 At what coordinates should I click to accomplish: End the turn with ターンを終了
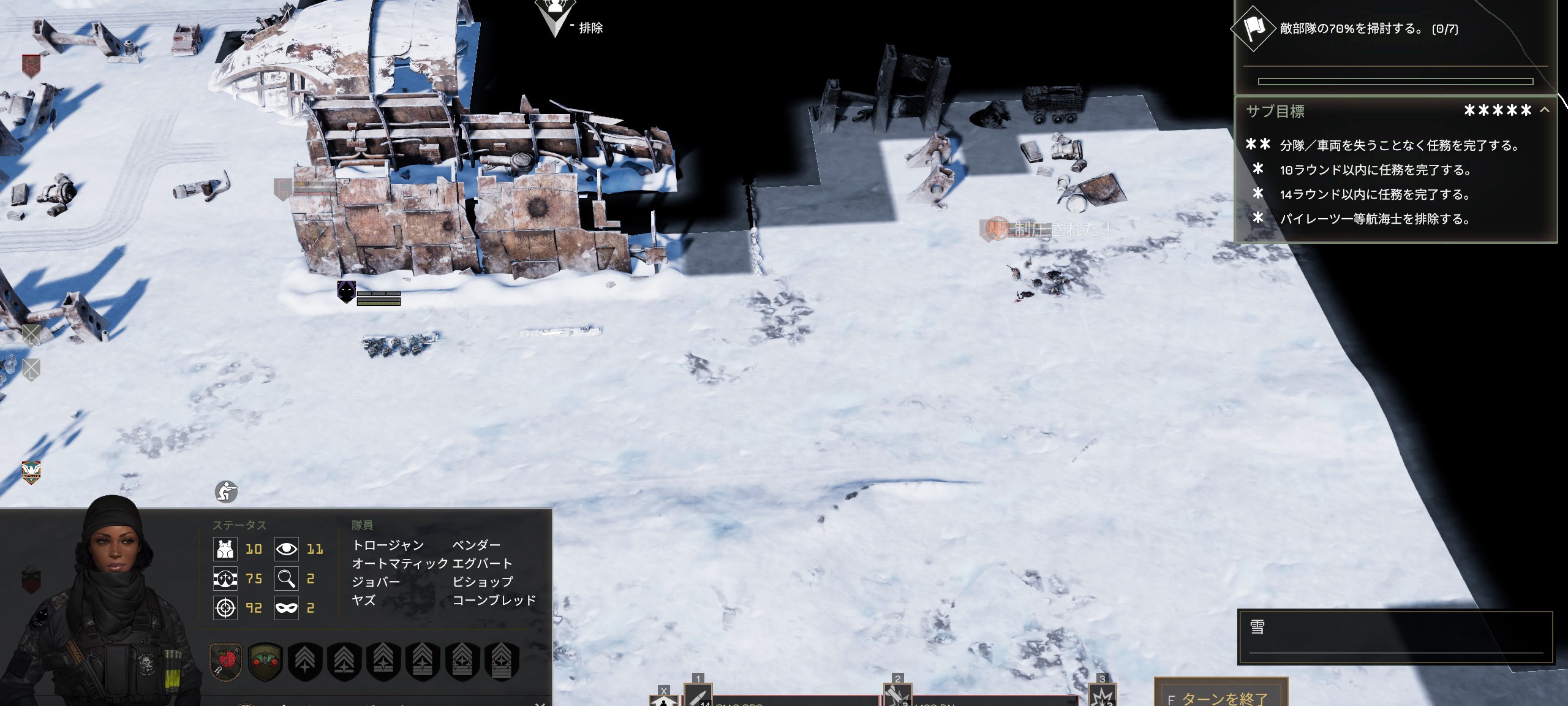pos(1221,696)
